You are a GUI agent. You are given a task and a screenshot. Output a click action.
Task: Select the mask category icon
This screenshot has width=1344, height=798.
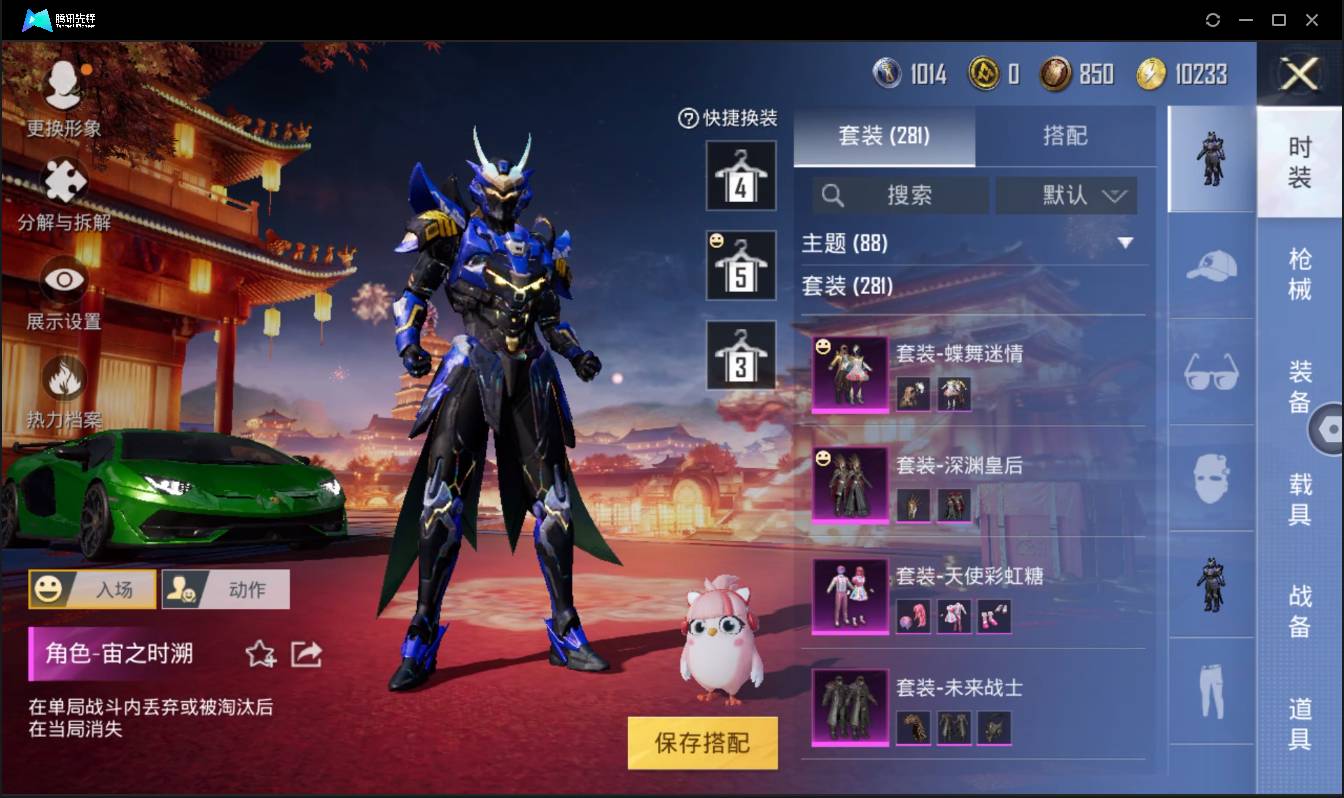pyautogui.click(x=1211, y=478)
